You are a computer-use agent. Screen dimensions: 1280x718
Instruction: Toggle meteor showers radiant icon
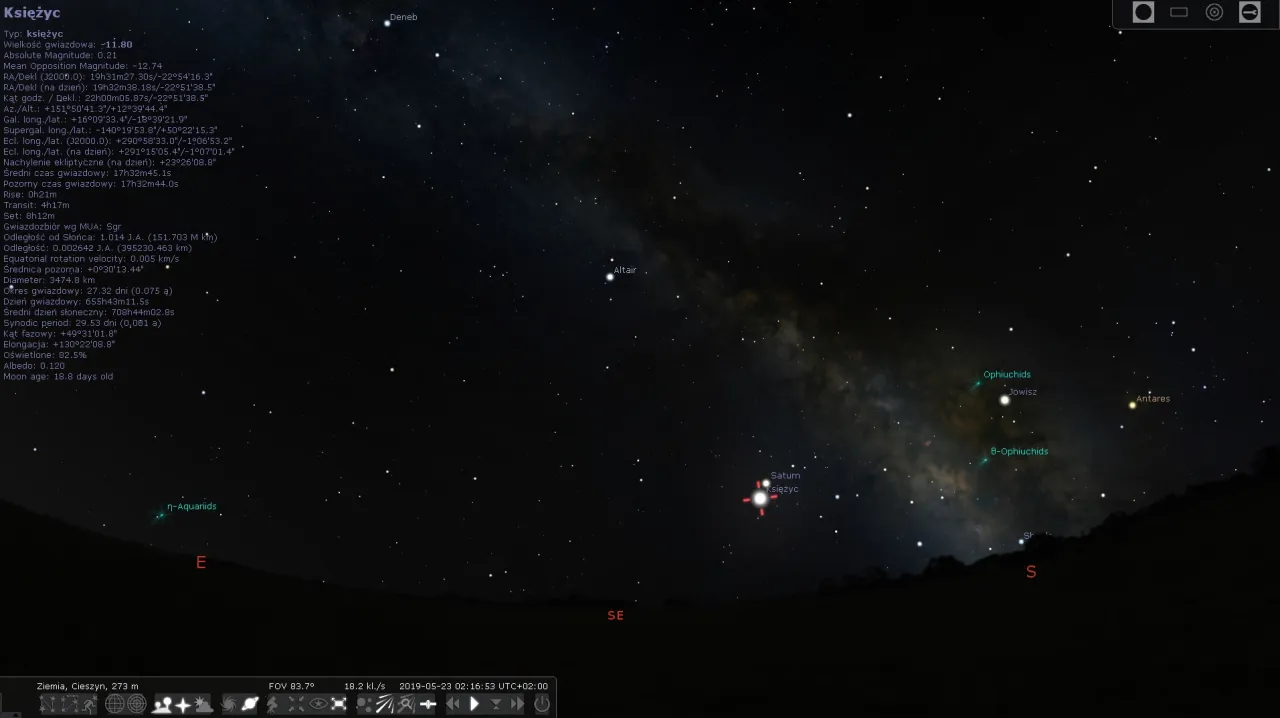385,704
